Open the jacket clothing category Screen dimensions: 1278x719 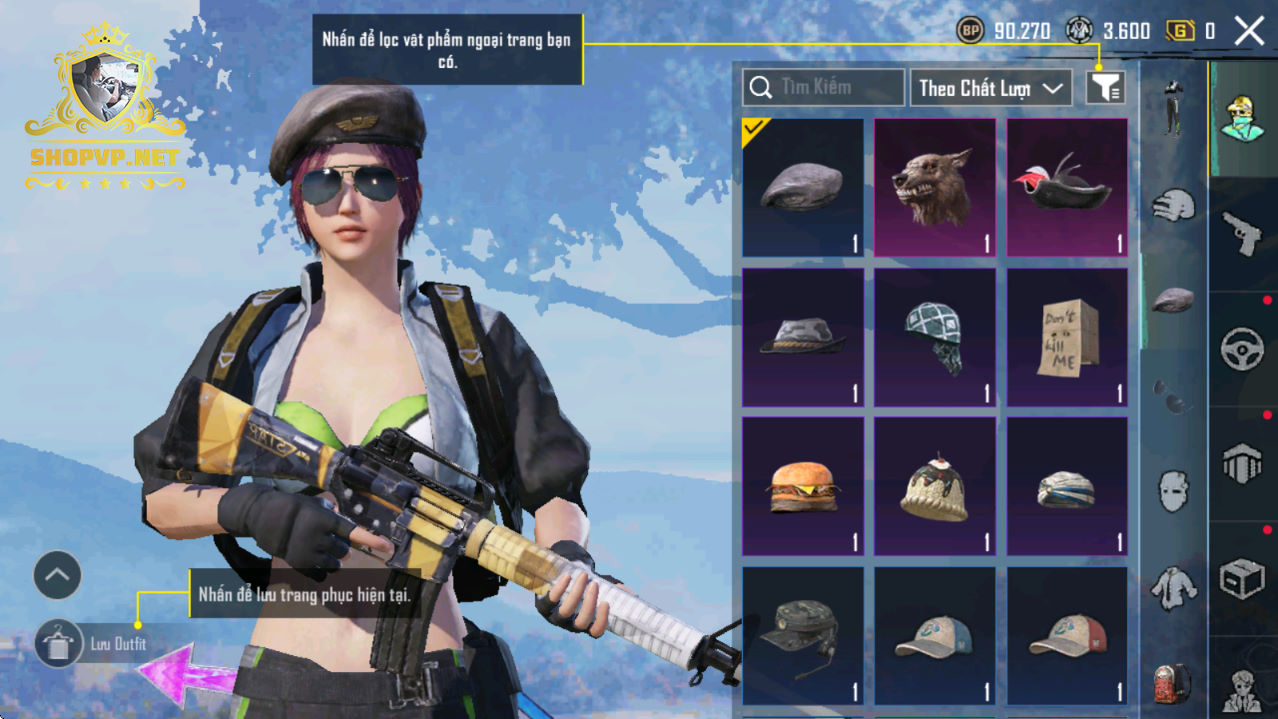(x=1174, y=588)
